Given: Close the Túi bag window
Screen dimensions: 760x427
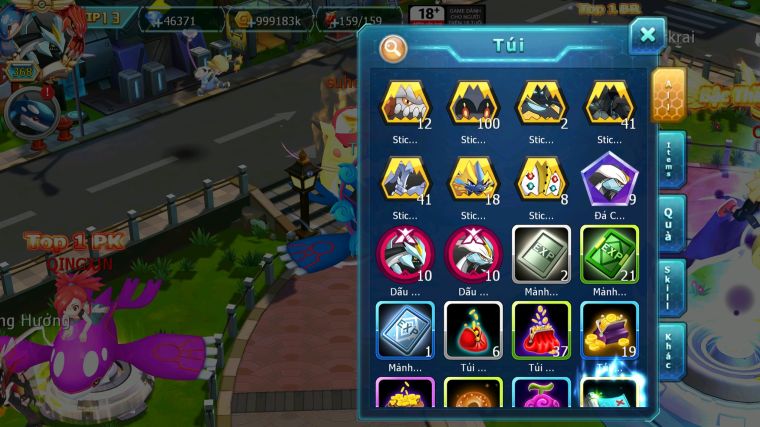Looking at the screenshot, I should click(647, 36).
